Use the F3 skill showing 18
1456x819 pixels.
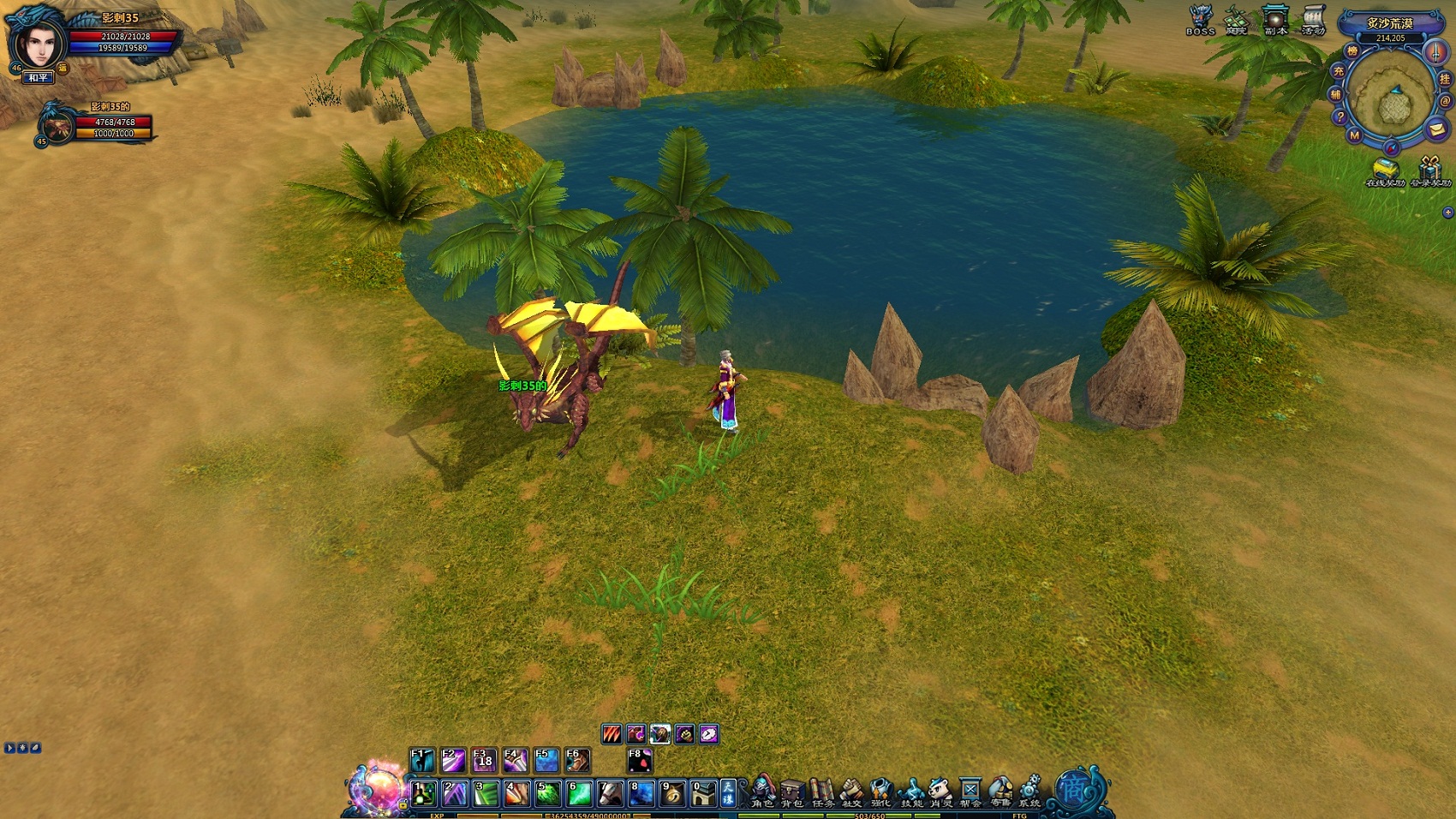click(484, 760)
